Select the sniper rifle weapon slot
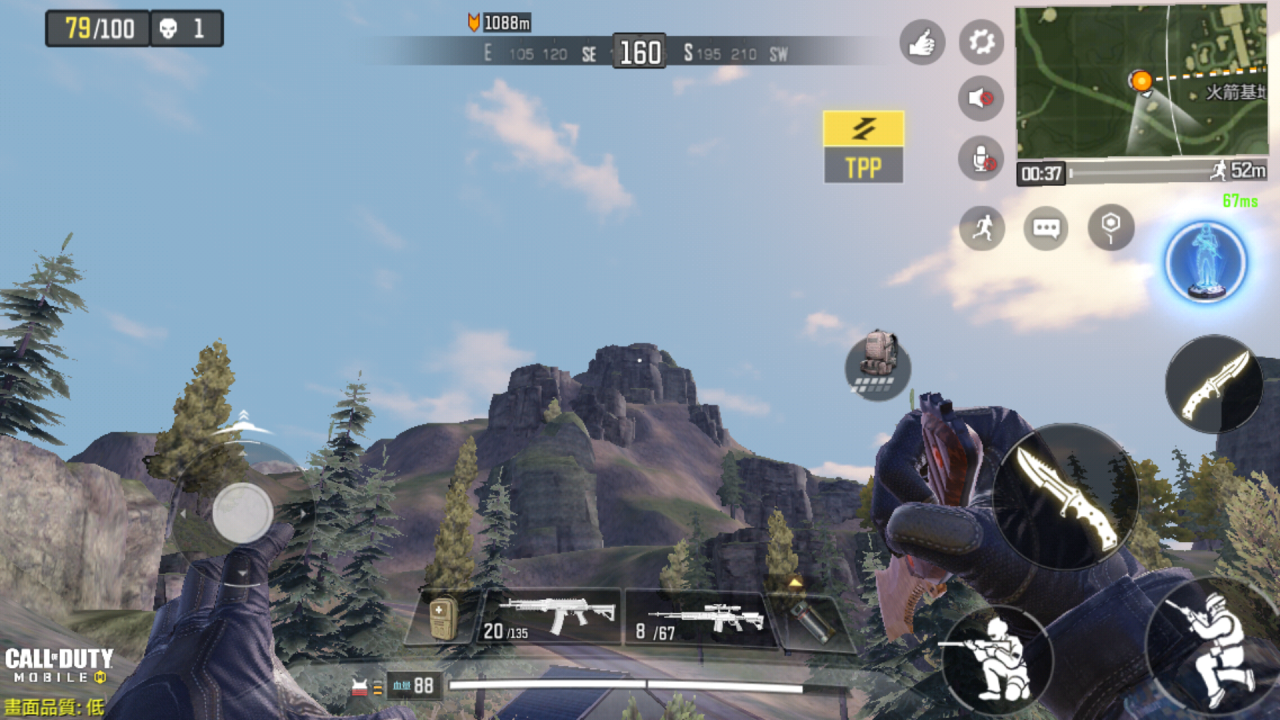1280x720 pixels. (697, 618)
